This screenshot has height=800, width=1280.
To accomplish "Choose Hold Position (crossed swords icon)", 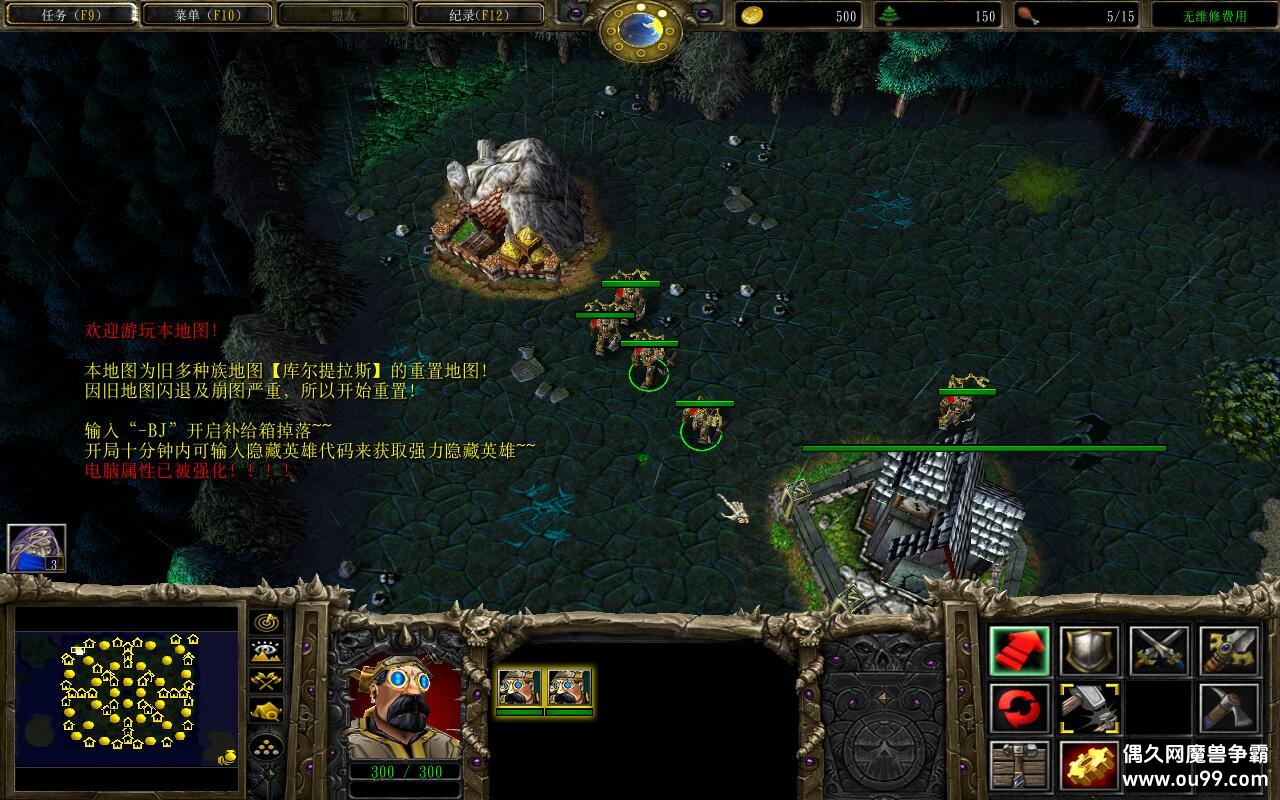I will (x=1160, y=651).
